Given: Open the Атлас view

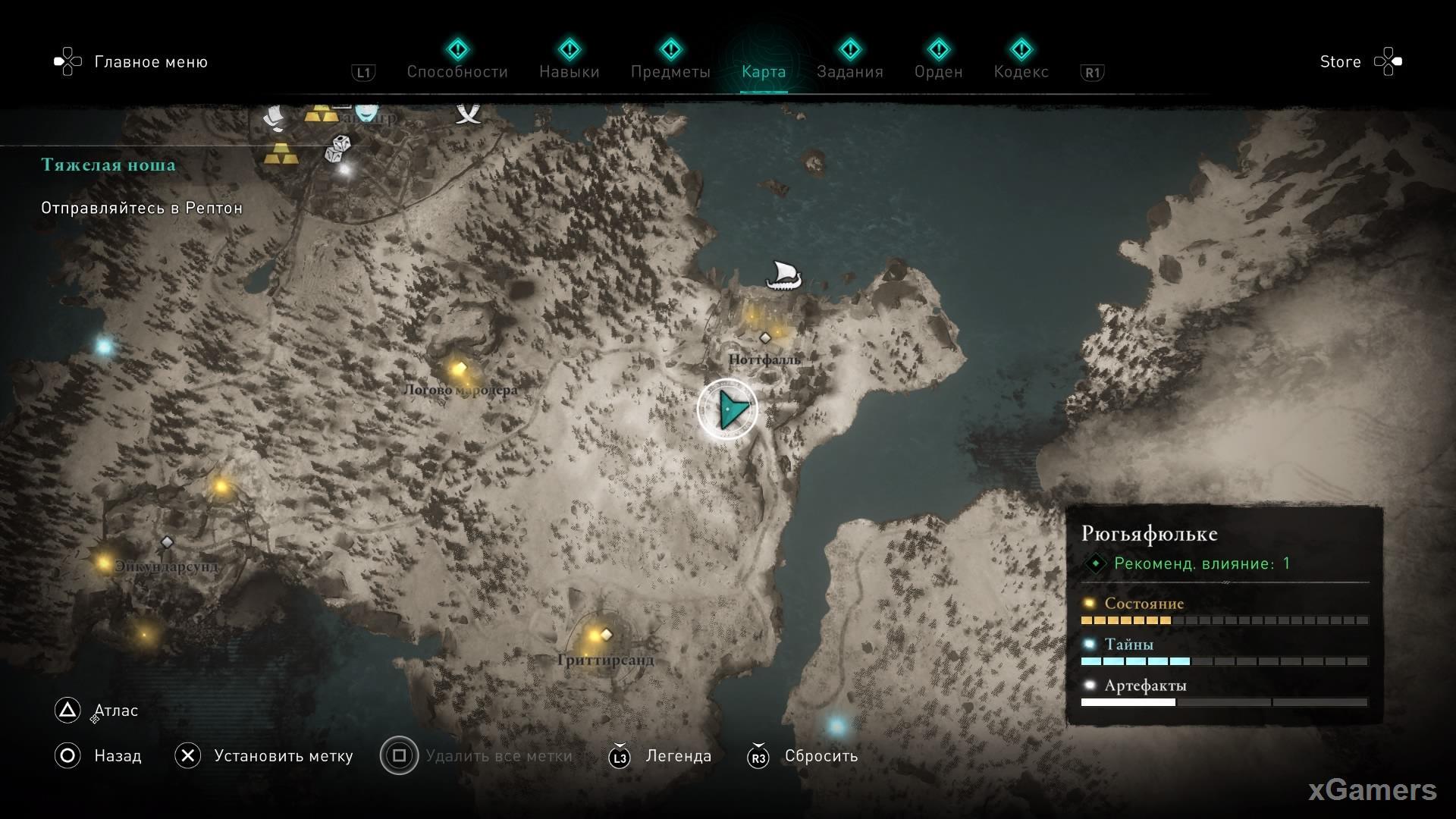Looking at the screenshot, I should tap(115, 711).
